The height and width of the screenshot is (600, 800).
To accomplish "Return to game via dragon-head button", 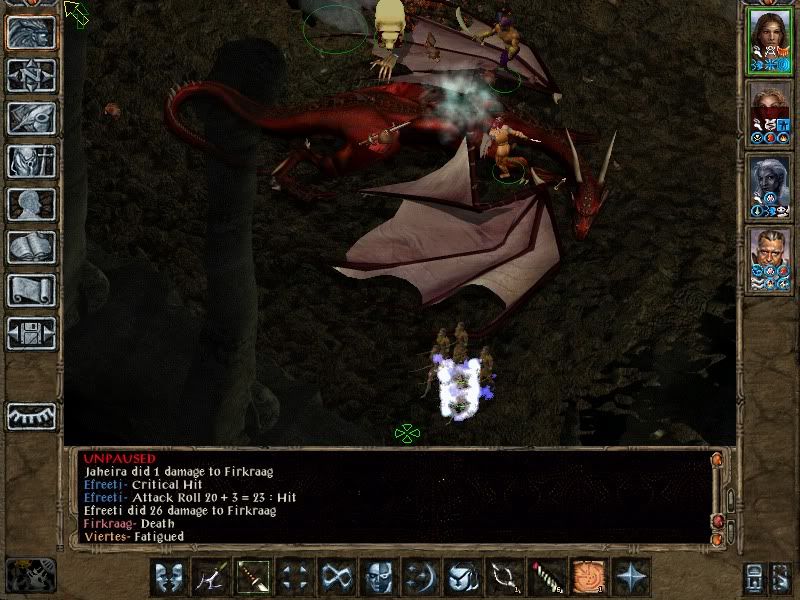I will click(x=32, y=32).
